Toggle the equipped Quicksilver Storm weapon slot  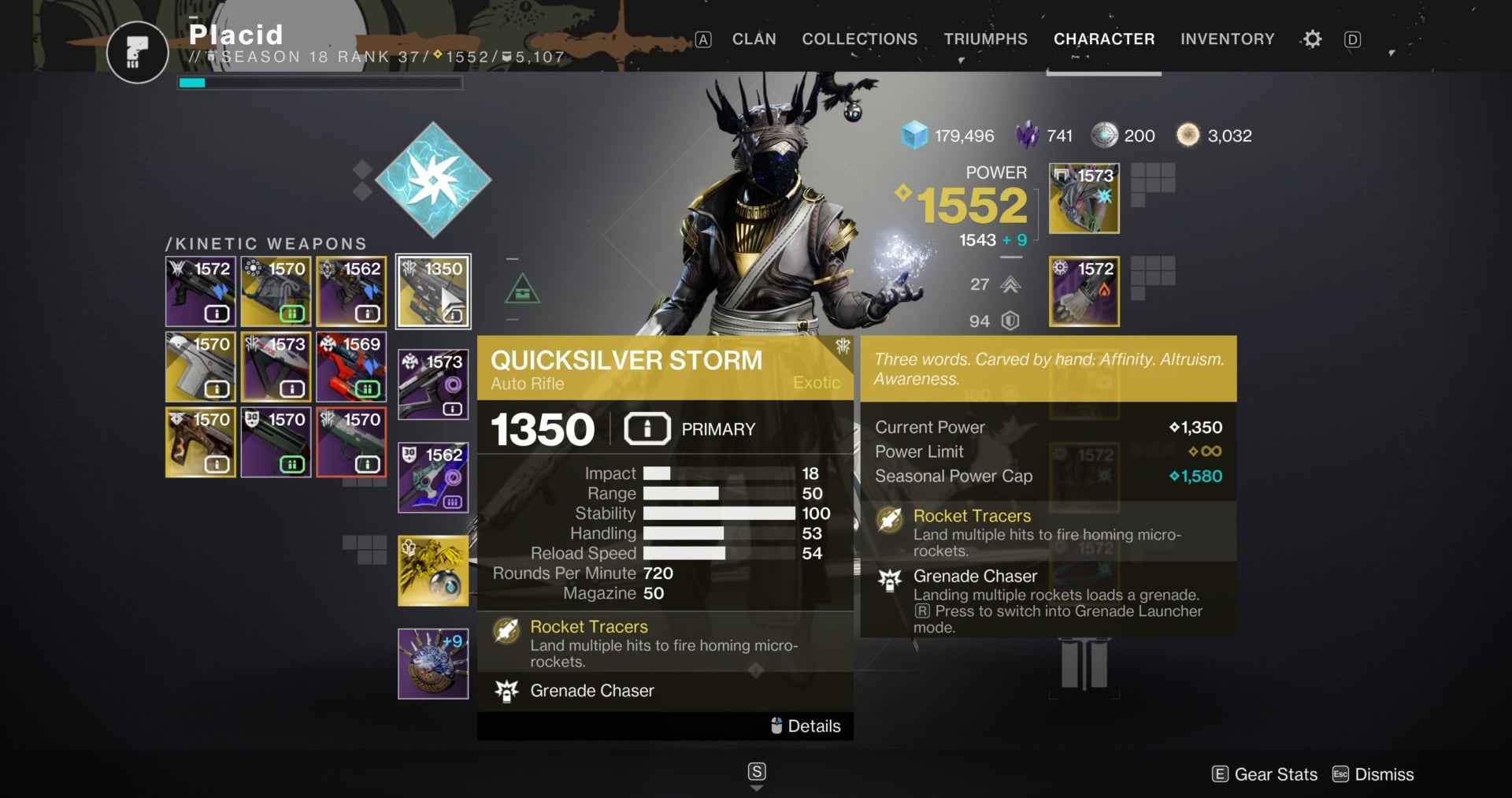(x=432, y=291)
